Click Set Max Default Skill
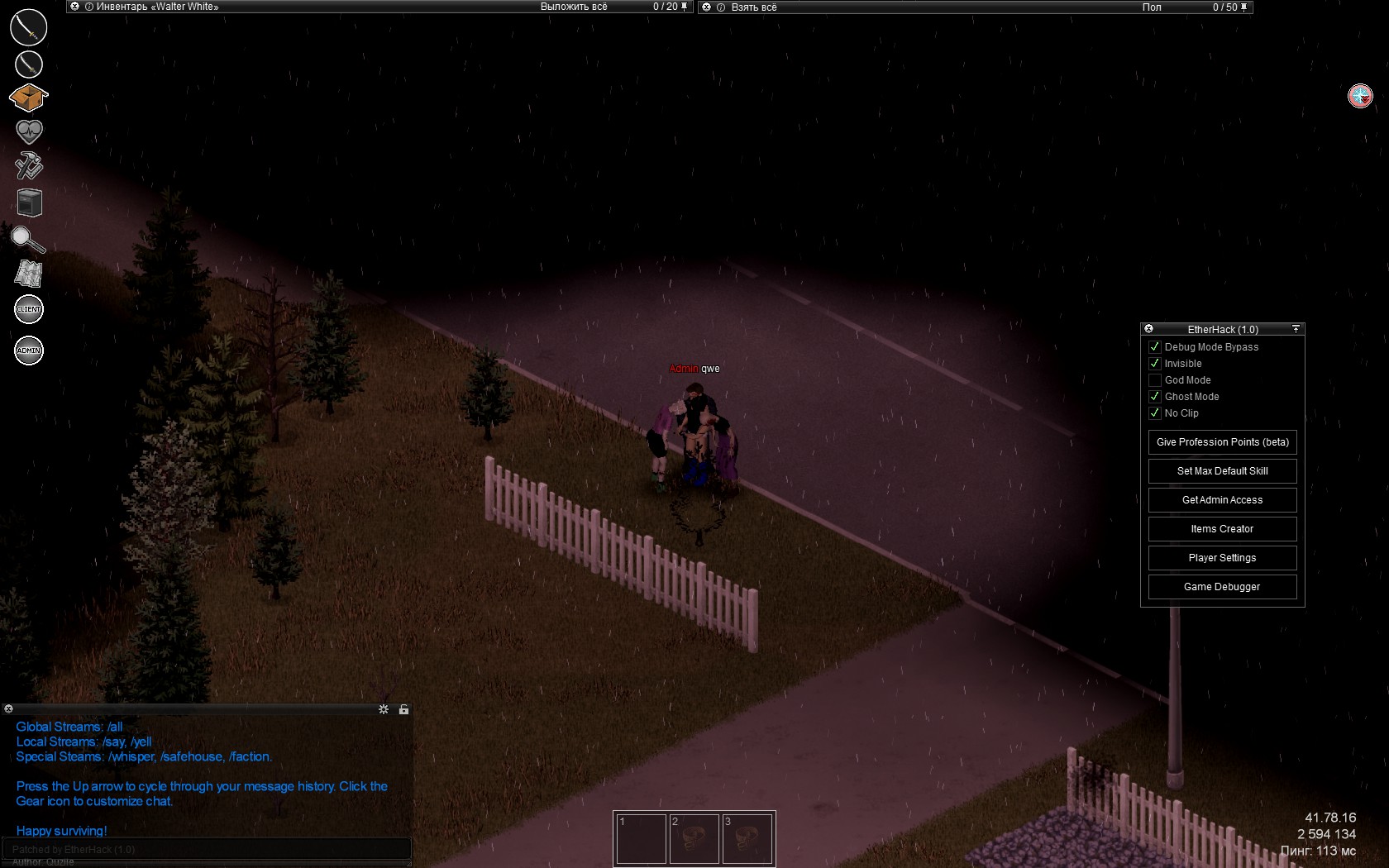 pyautogui.click(x=1222, y=471)
